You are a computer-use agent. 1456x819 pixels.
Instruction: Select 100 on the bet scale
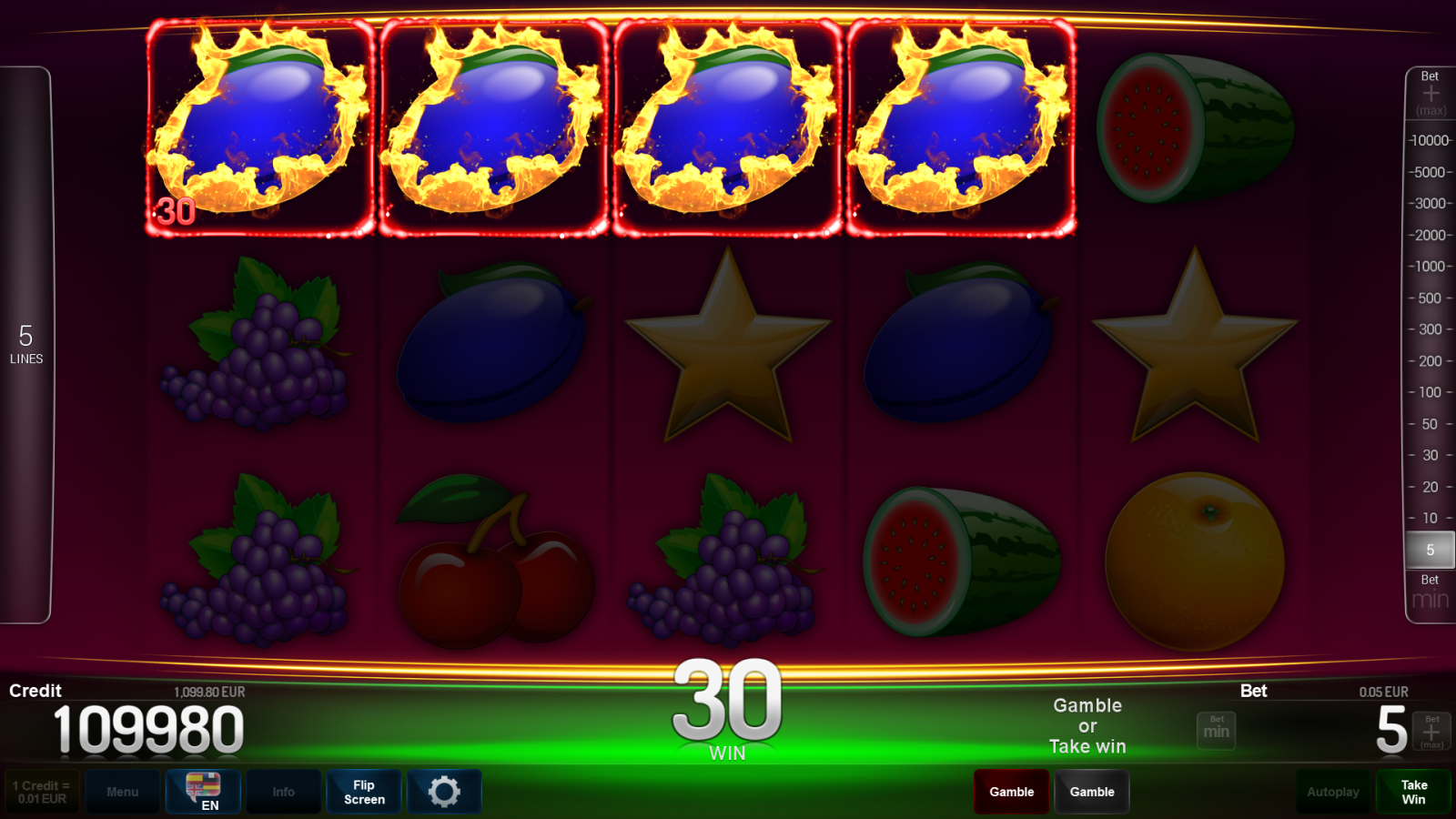pos(1430,392)
